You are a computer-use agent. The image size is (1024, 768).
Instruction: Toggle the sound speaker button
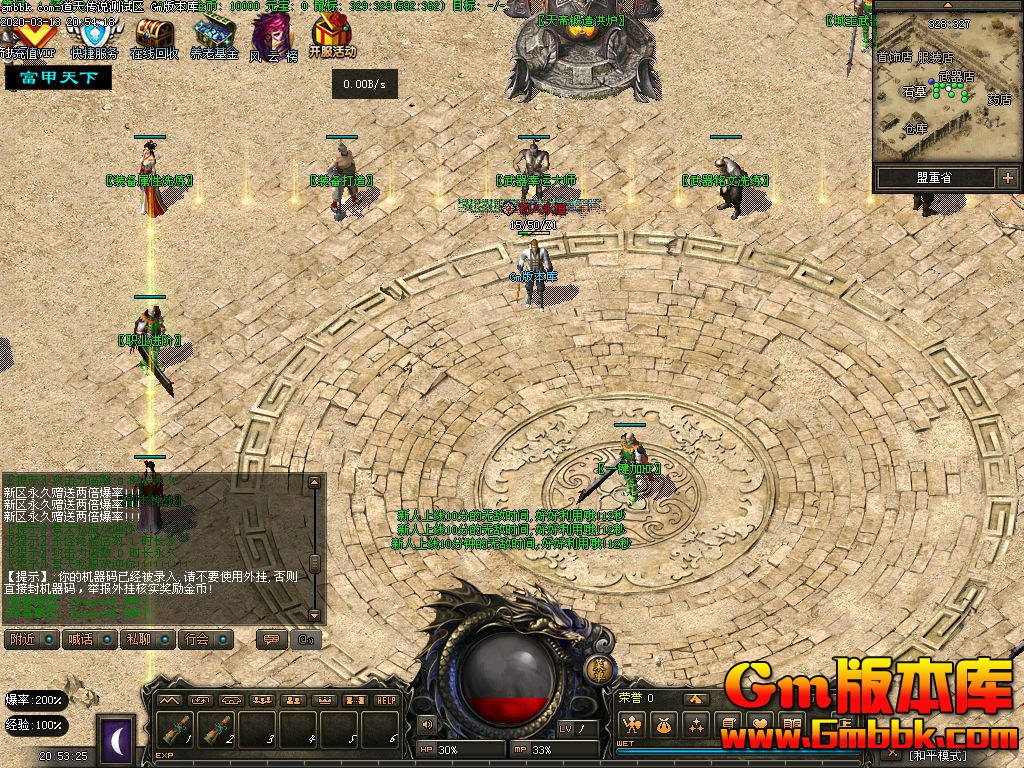pos(427,724)
